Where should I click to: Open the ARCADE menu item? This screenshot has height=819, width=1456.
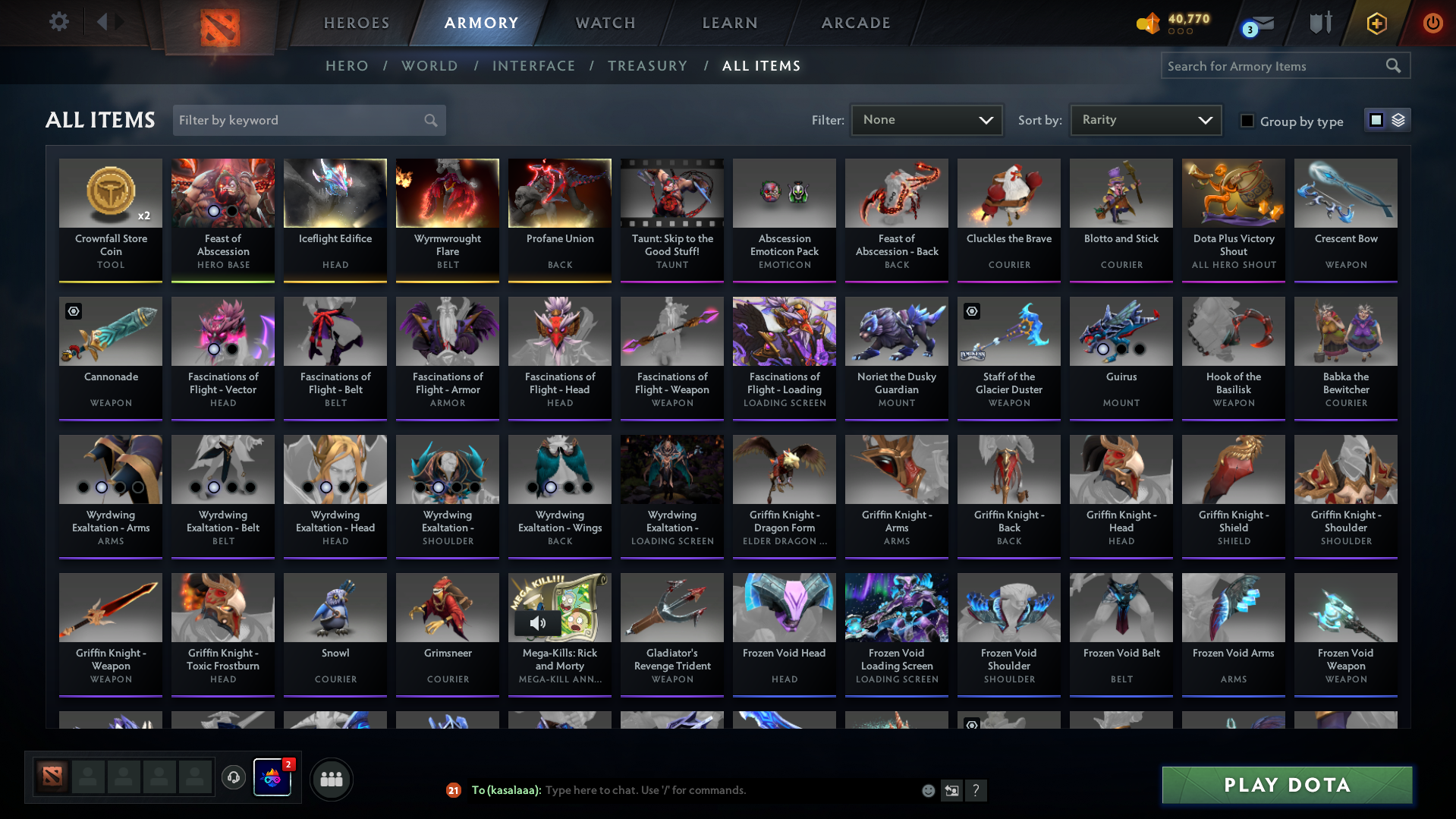[x=855, y=23]
